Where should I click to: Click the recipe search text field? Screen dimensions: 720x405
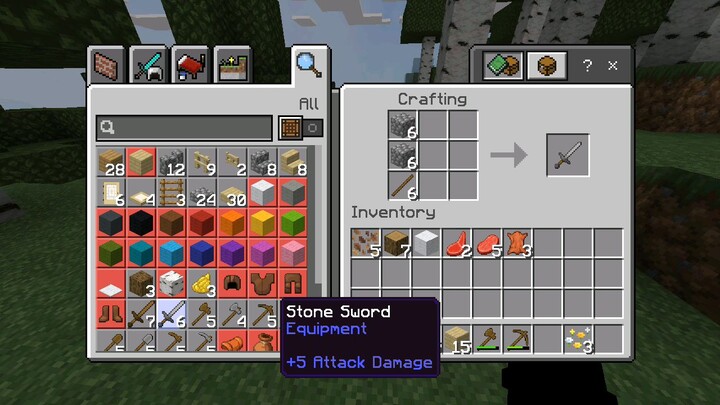pos(185,128)
